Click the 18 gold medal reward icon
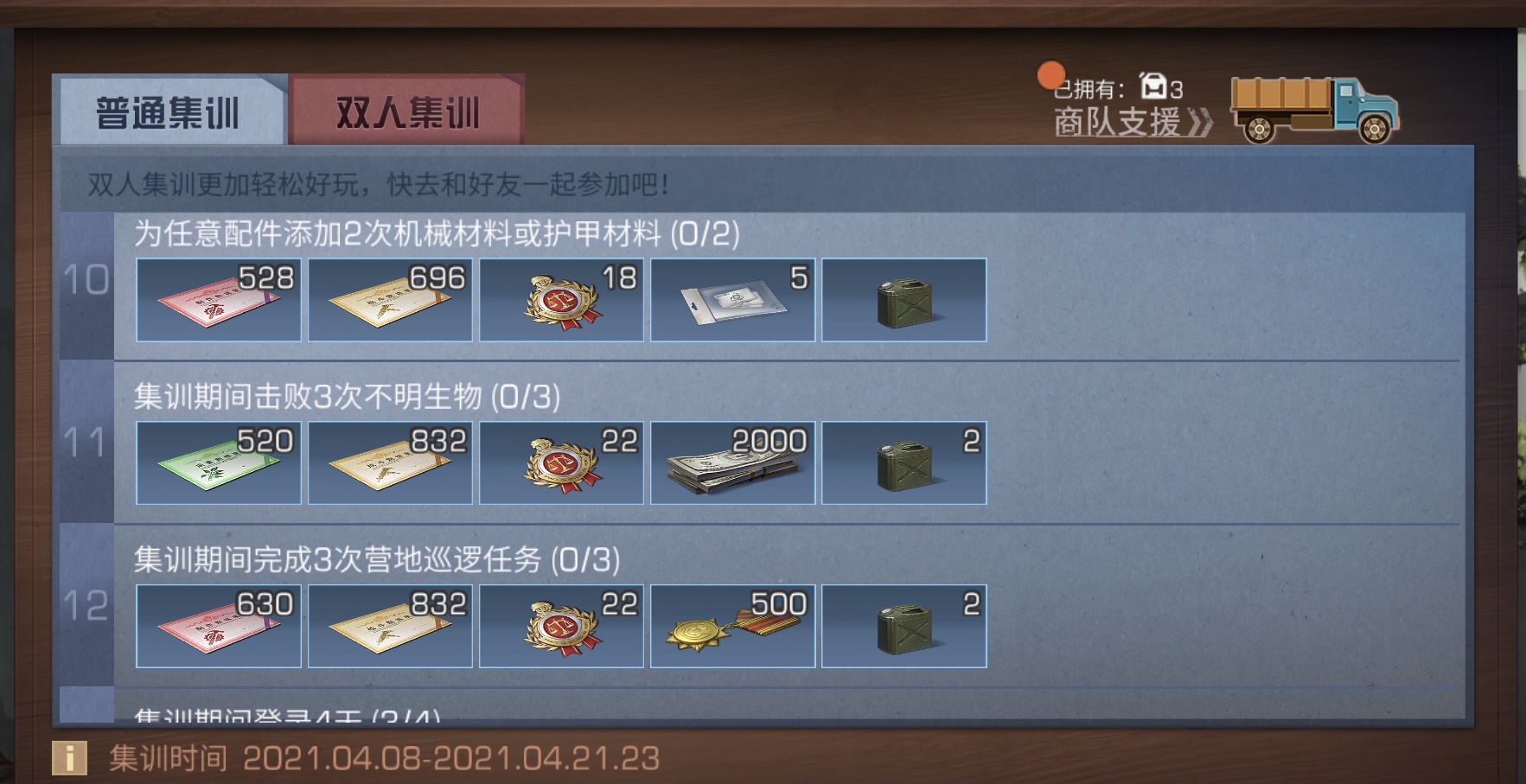 pos(561,299)
